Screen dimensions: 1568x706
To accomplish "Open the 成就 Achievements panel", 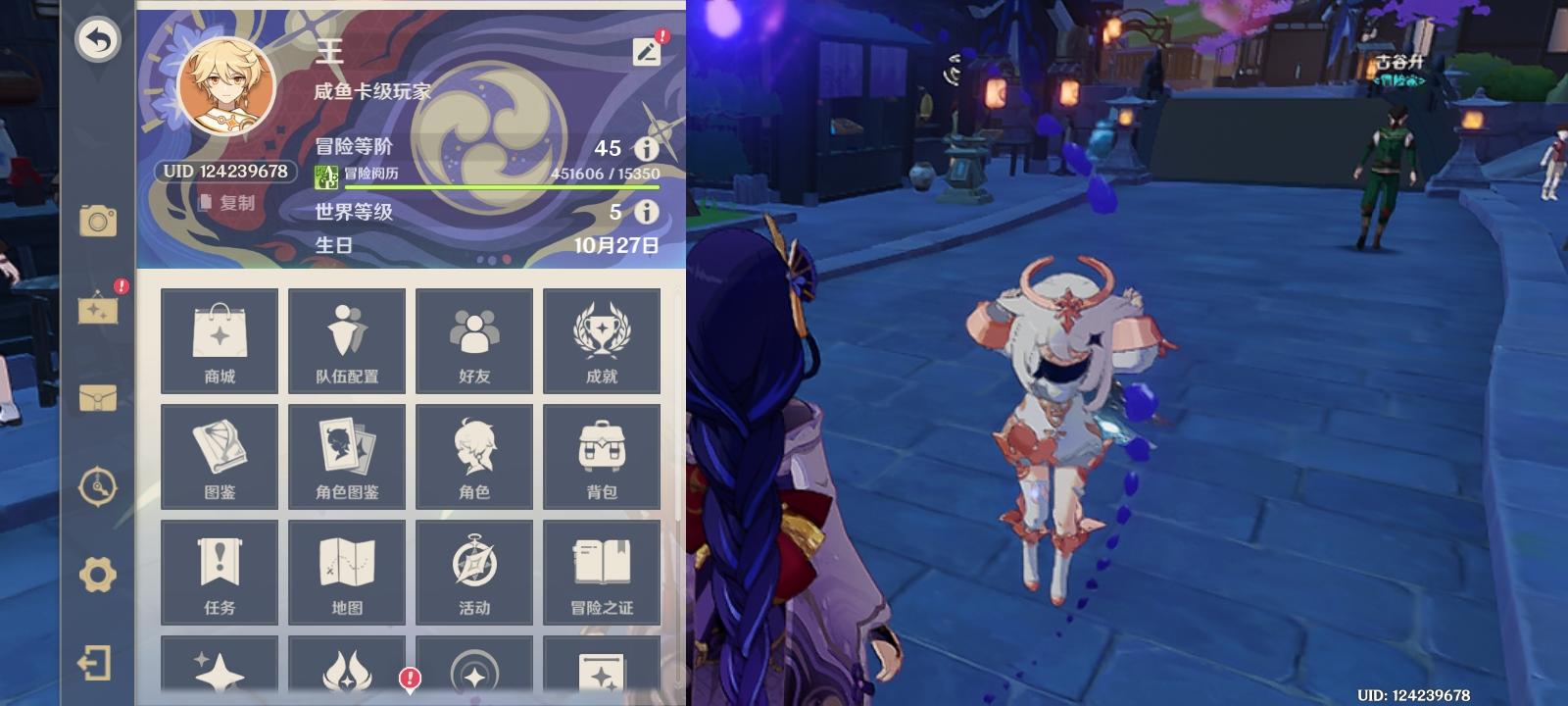I will 602,338.
